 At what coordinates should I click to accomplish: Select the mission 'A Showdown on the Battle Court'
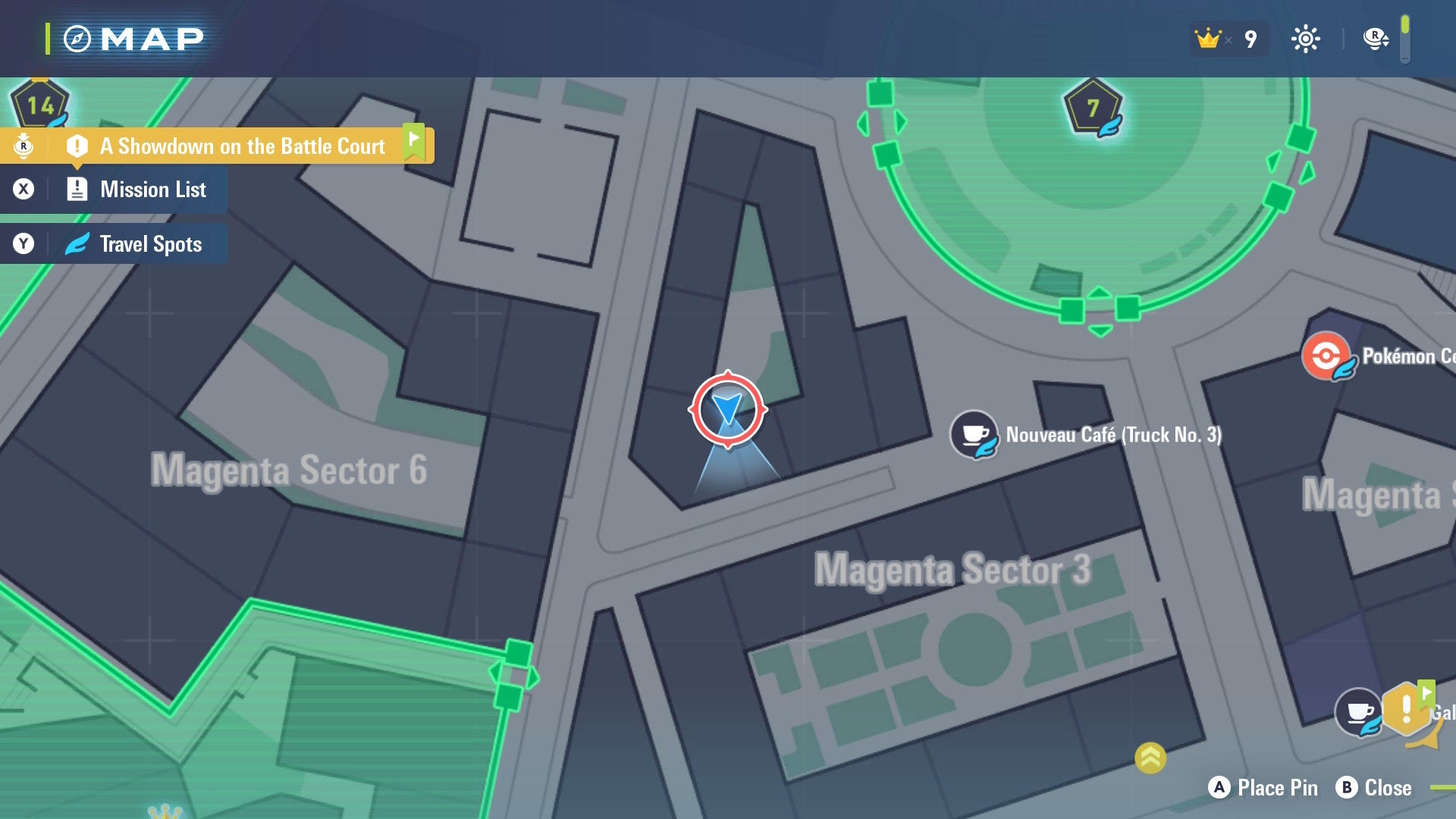click(243, 146)
